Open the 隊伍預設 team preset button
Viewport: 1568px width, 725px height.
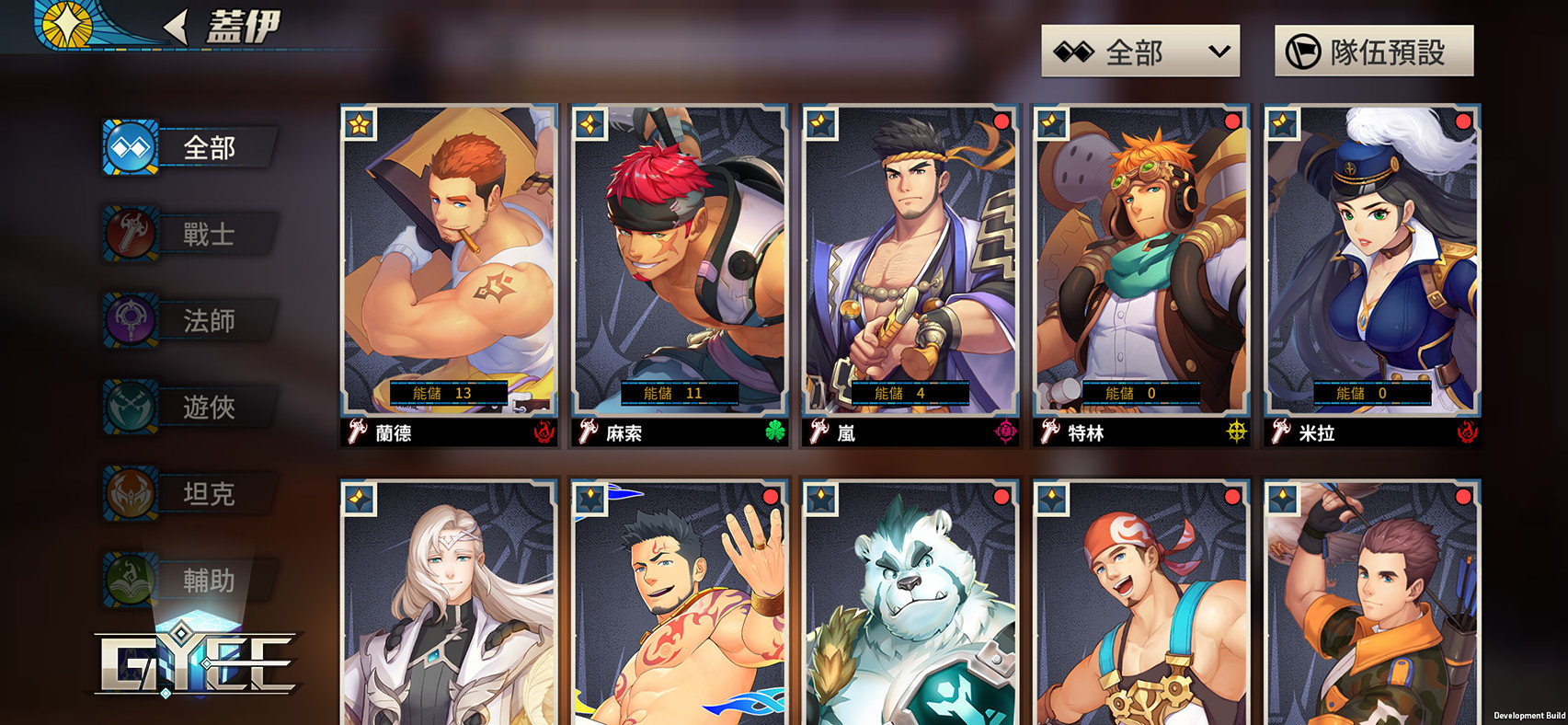pyautogui.click(x=1373, y=52)
